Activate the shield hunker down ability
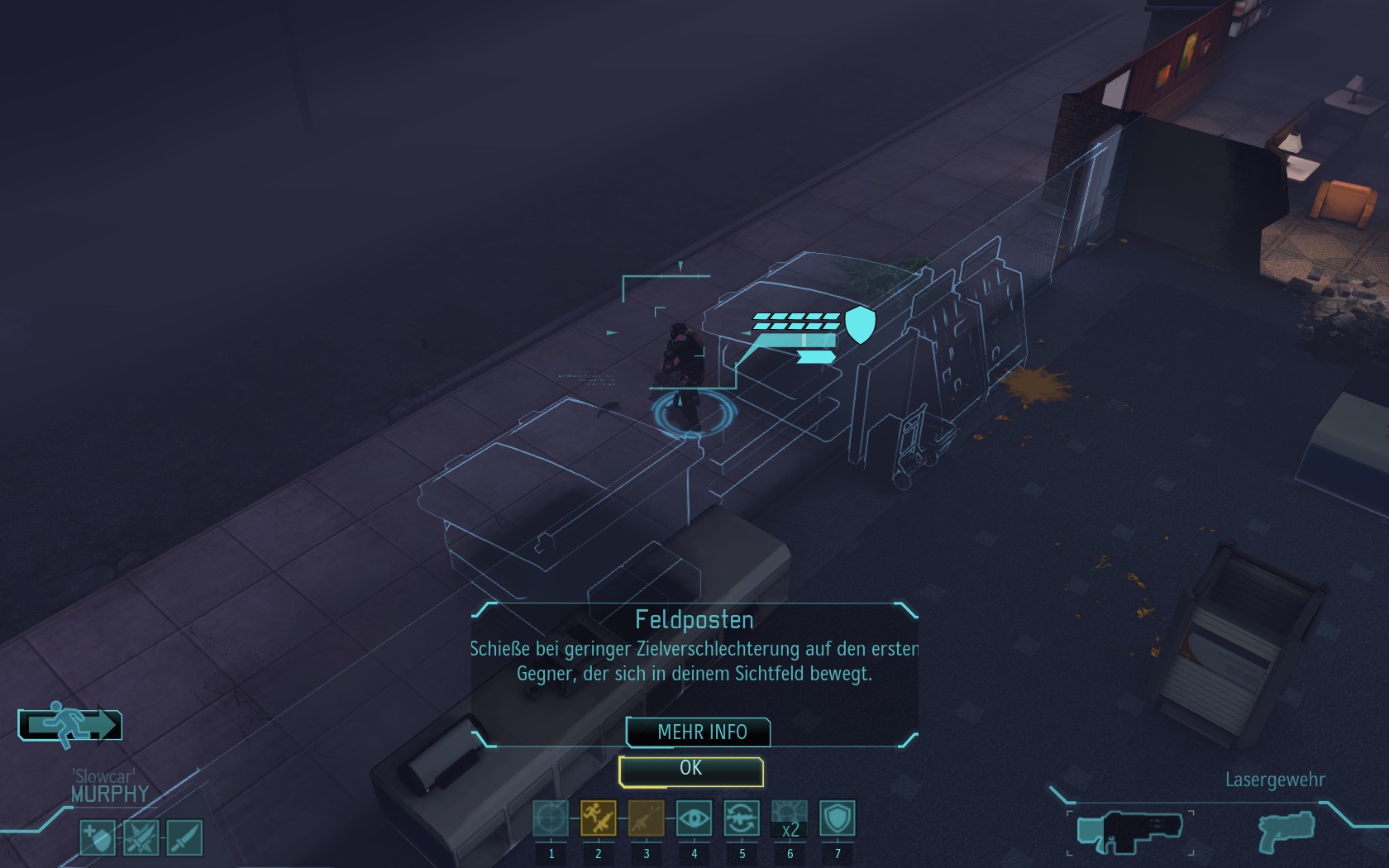 (837, 819)
